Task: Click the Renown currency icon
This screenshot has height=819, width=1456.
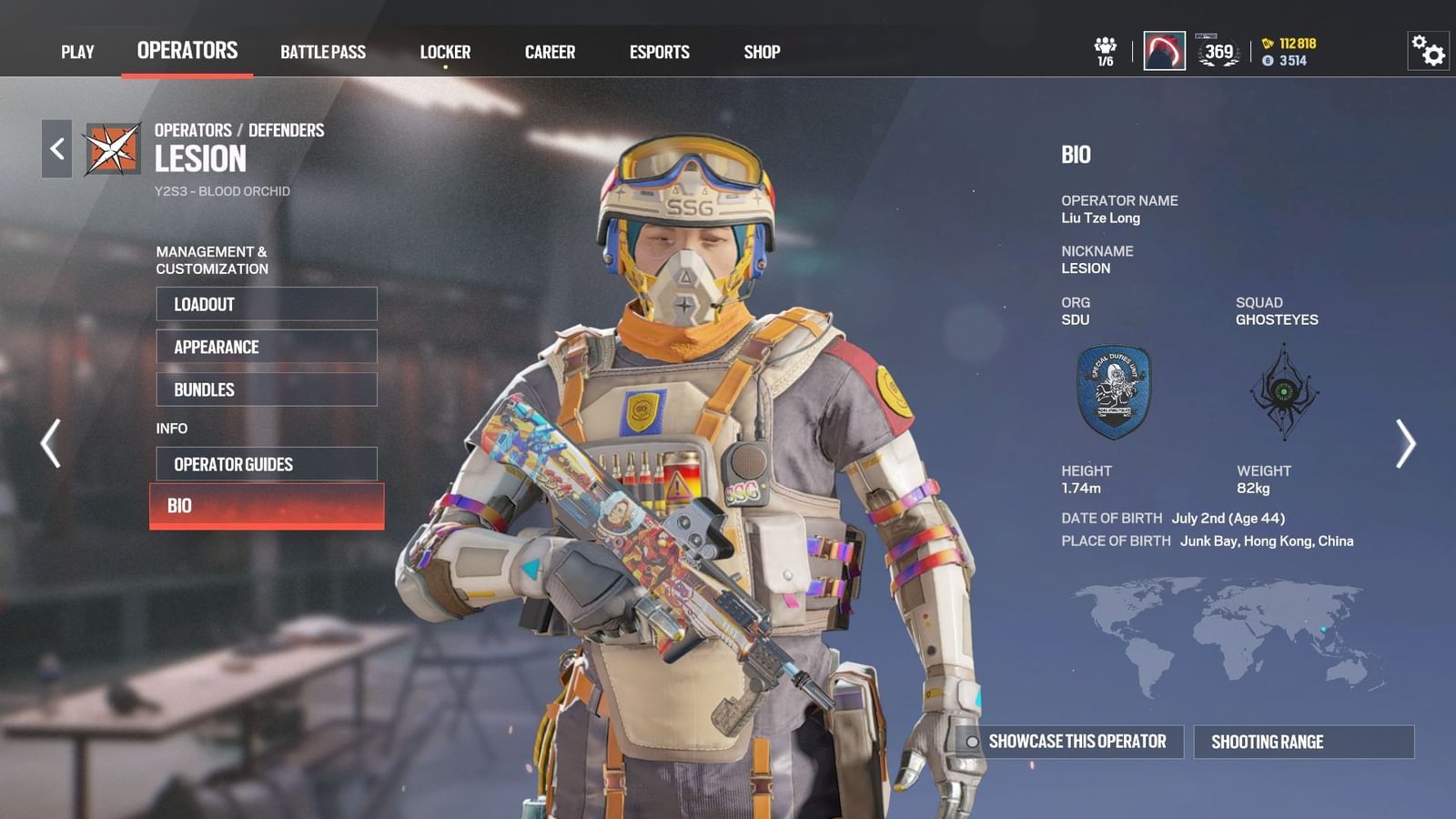Action: (1268, 42)
